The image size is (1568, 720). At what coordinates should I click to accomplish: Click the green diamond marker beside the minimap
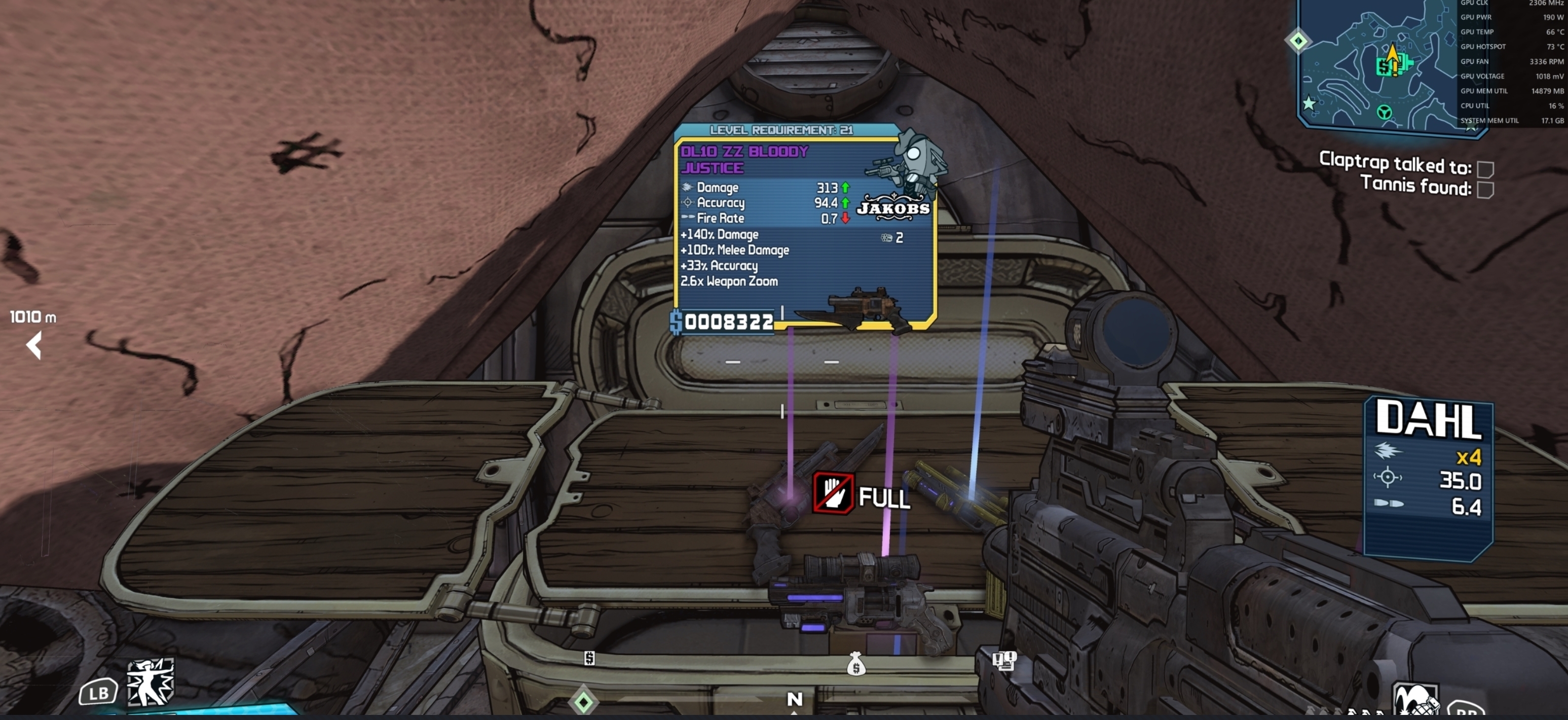coord(1298,41)
